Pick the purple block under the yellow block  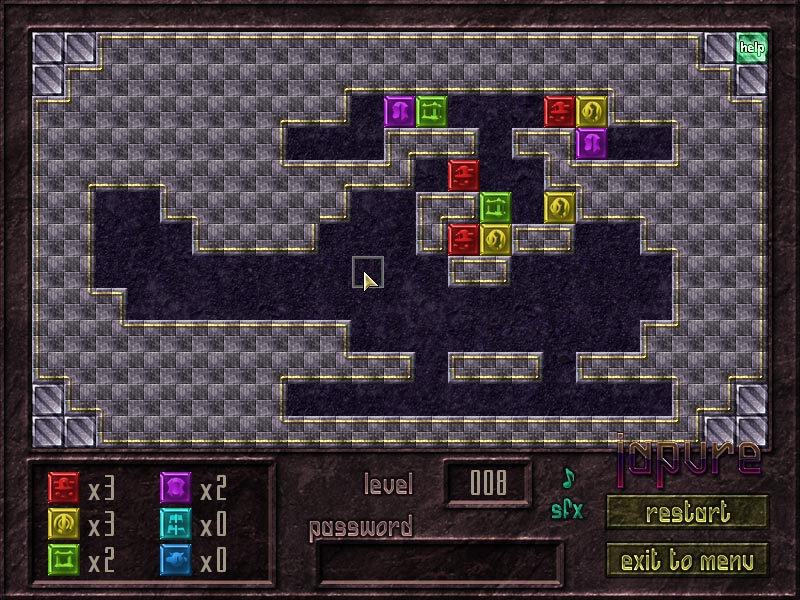[591, 143]
